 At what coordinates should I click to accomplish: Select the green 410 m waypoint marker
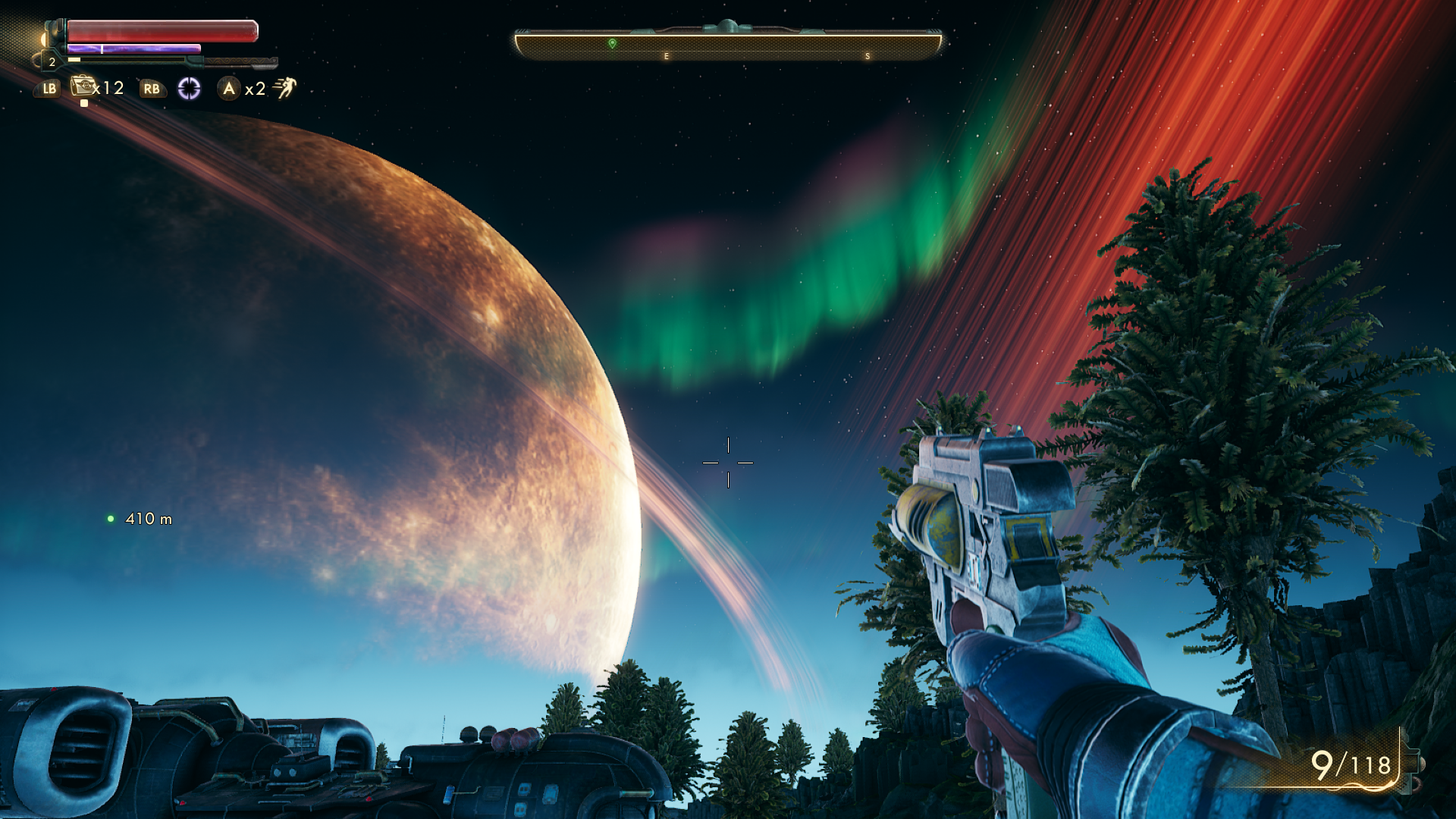click(111, 519)
